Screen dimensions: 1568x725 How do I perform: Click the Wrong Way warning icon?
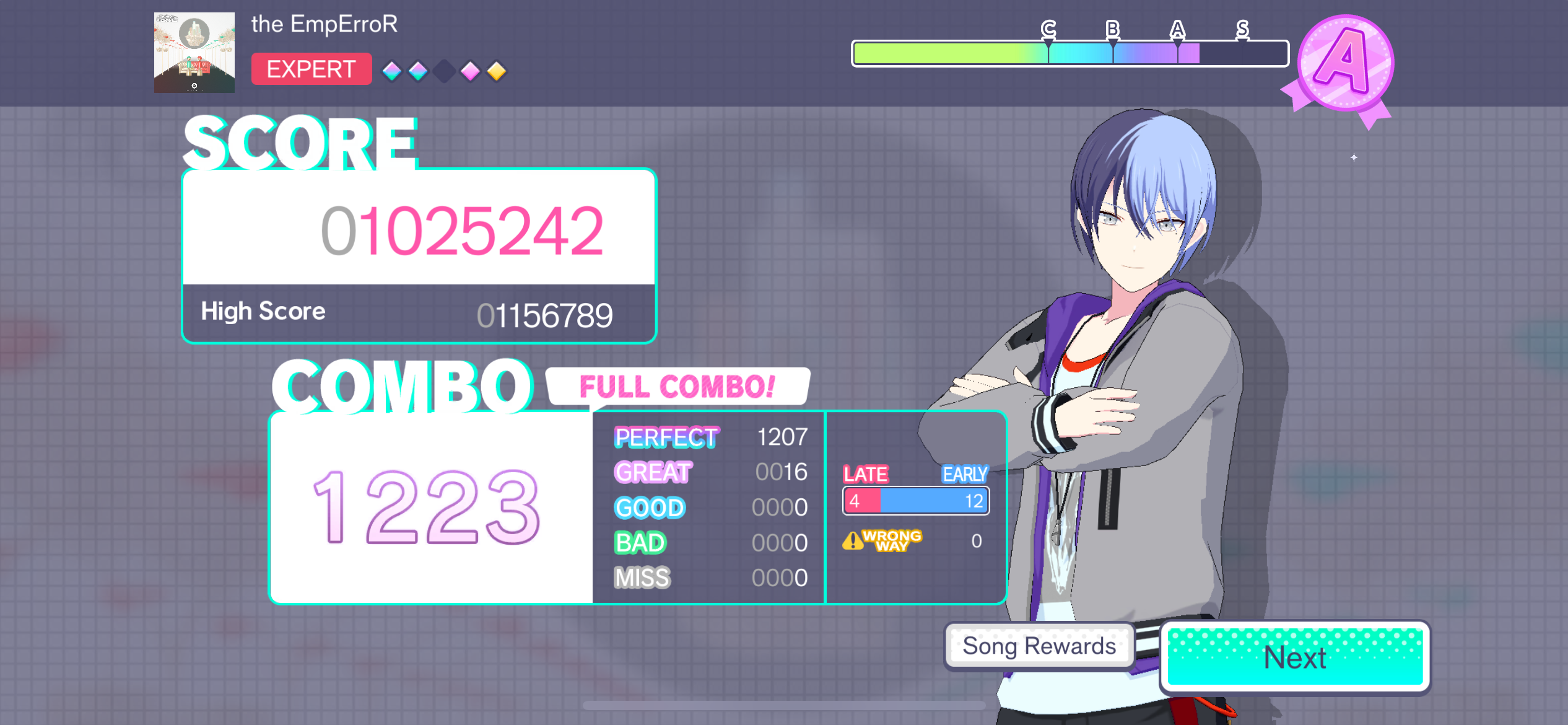(853, 540)
